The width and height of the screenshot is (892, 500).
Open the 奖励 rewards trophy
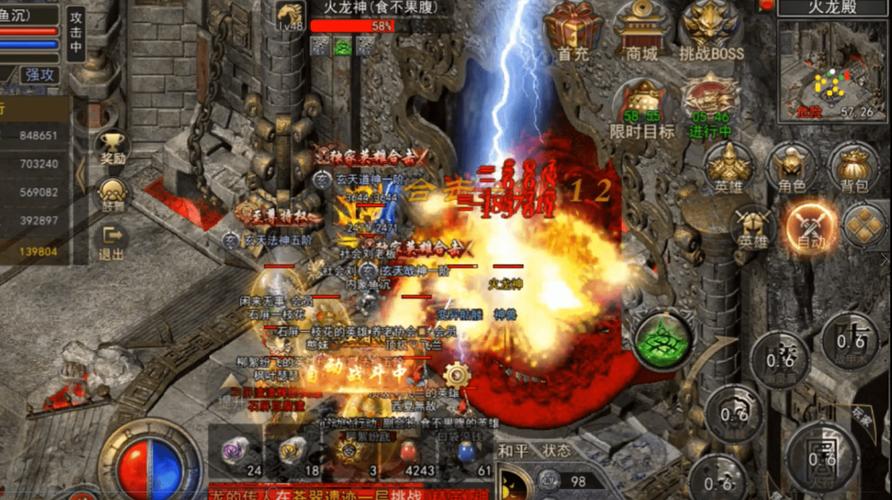[113, 146]
